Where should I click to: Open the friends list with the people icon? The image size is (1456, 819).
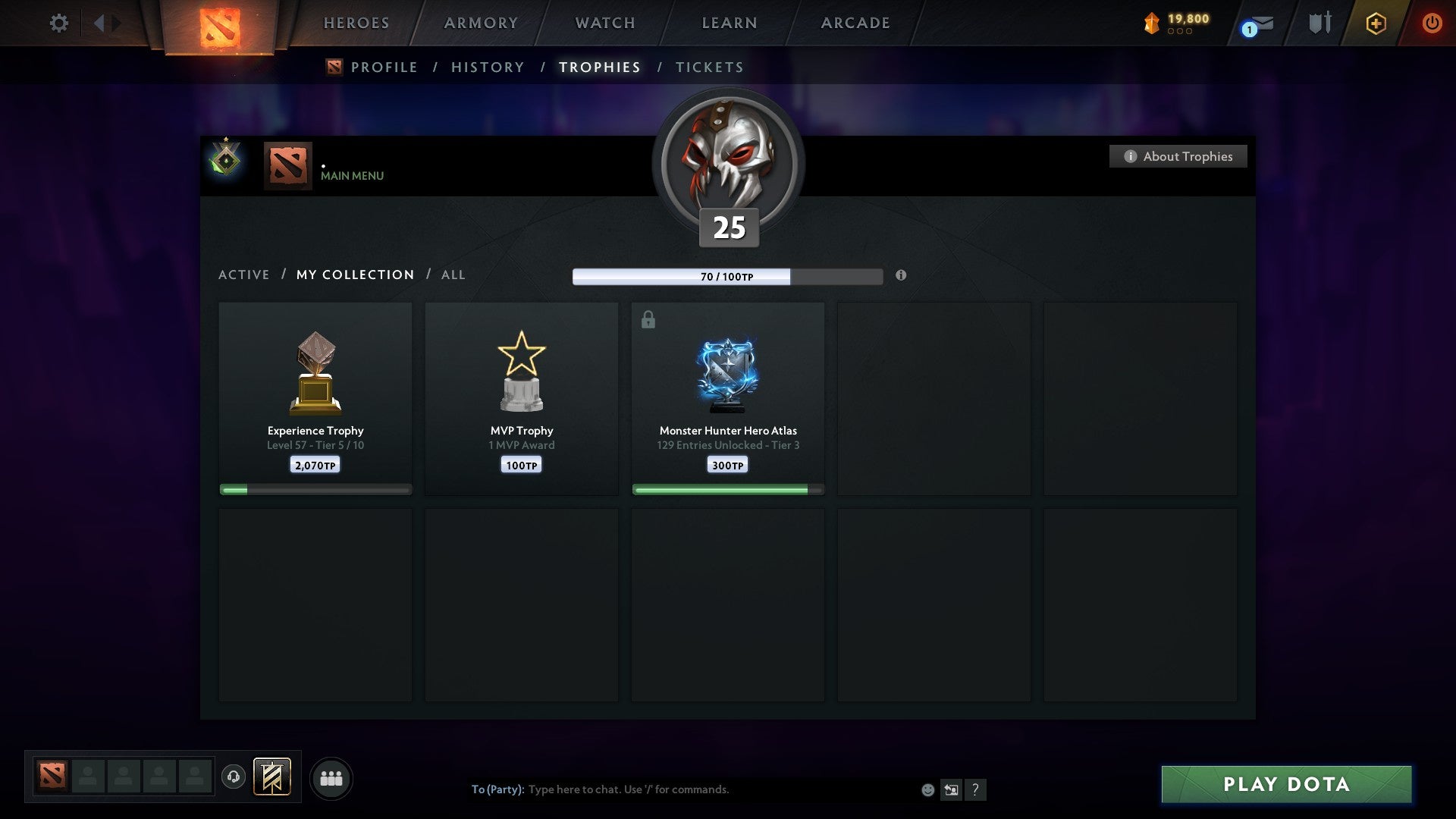331,777
